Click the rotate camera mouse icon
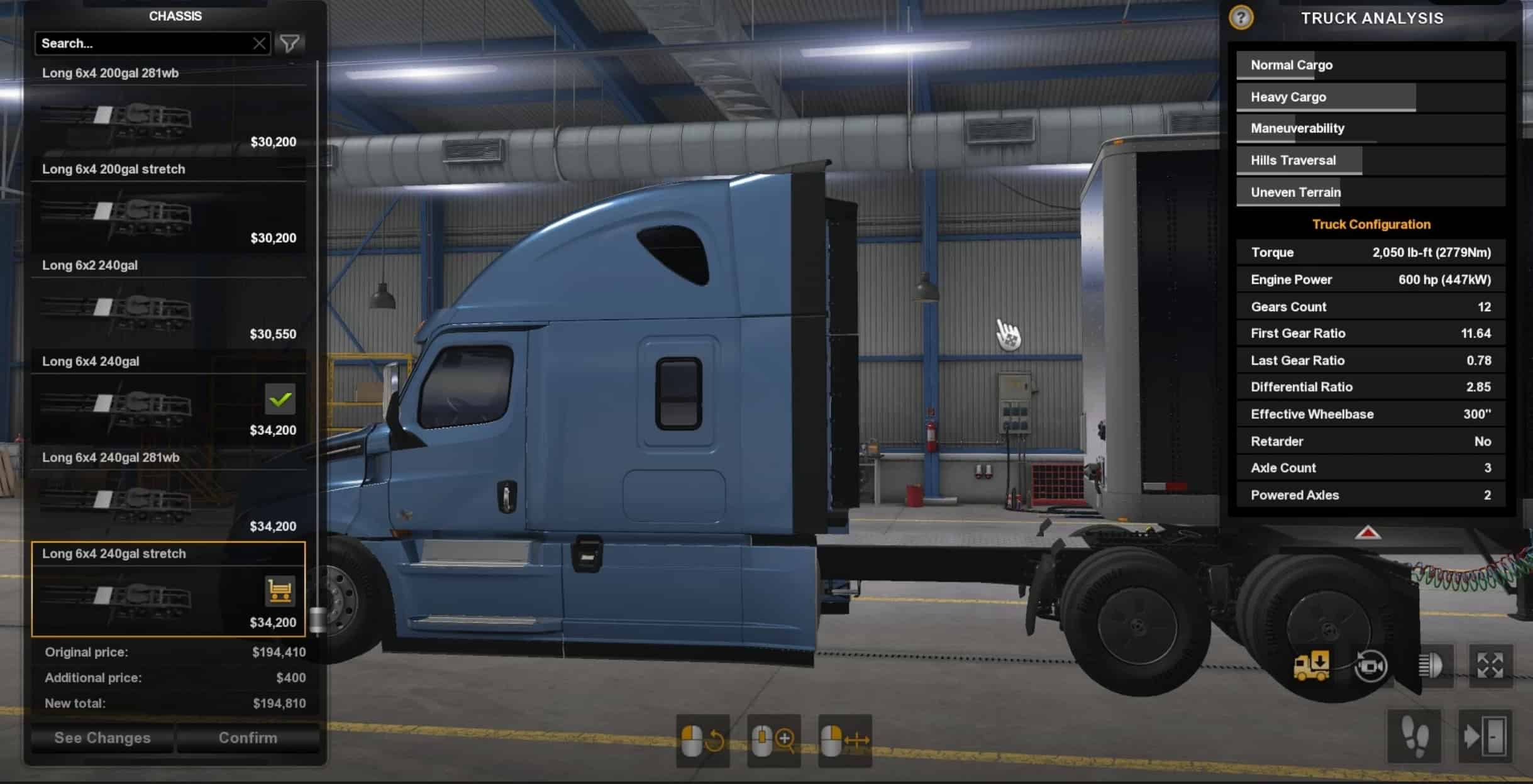The width and height of the screenshot is (1533, 784). tap(702, 741)
